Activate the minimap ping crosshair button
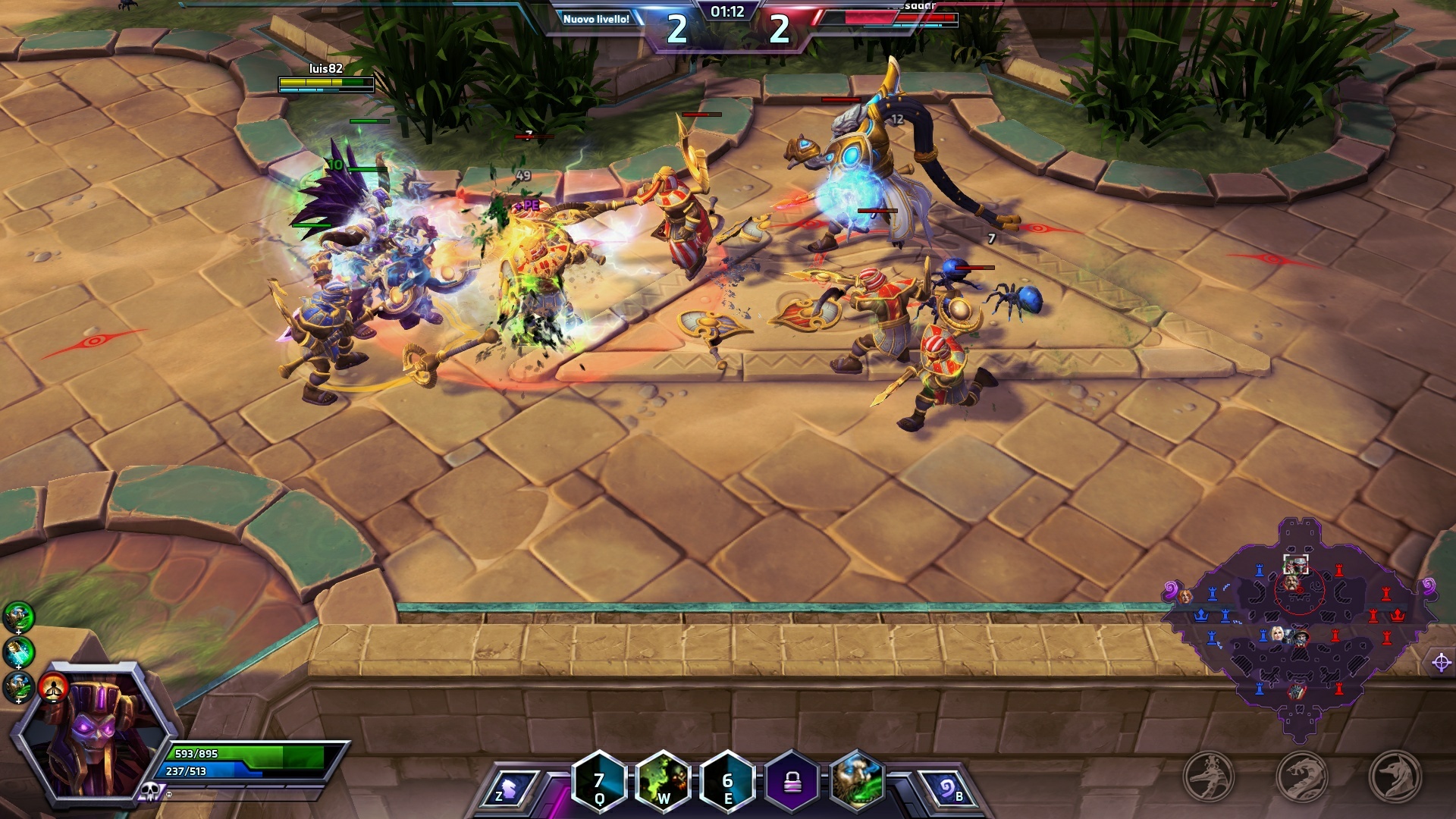Viewport: 1456px width, 819px height. [x=1442, y=662]
